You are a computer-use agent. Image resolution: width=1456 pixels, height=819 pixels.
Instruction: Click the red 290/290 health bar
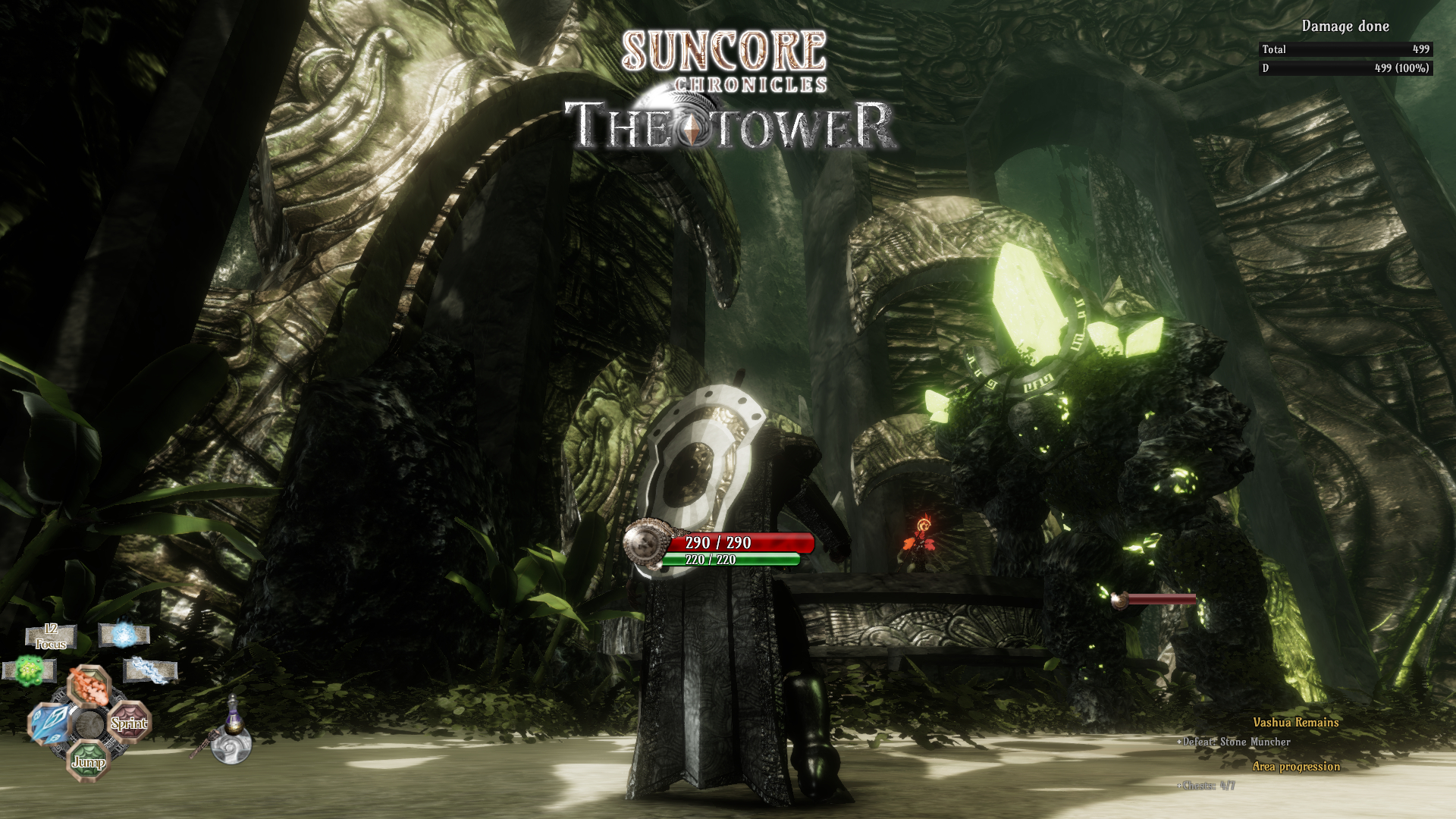point(739,542)
